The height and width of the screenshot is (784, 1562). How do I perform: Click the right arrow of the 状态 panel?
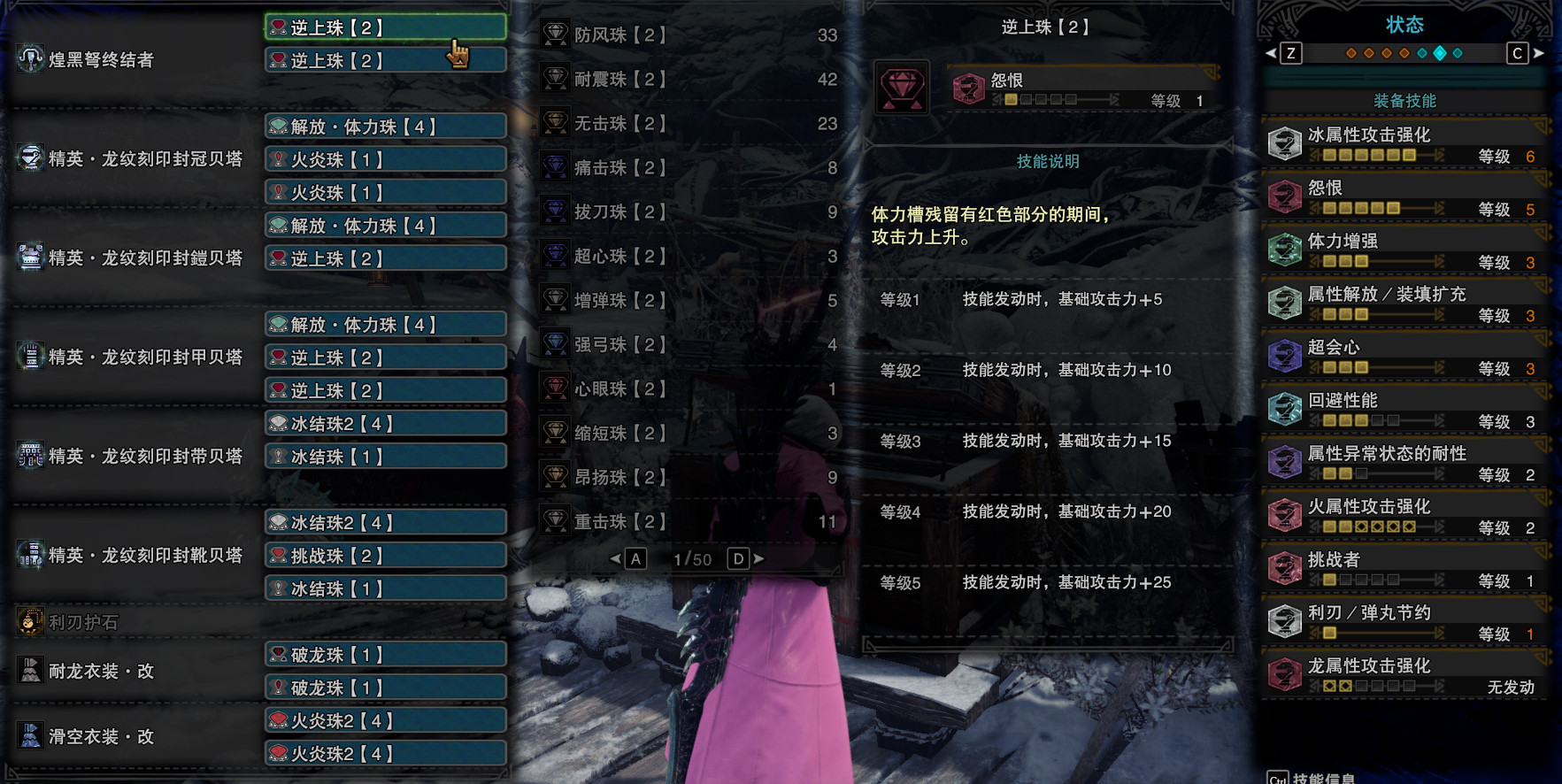tap(1539, 53)
